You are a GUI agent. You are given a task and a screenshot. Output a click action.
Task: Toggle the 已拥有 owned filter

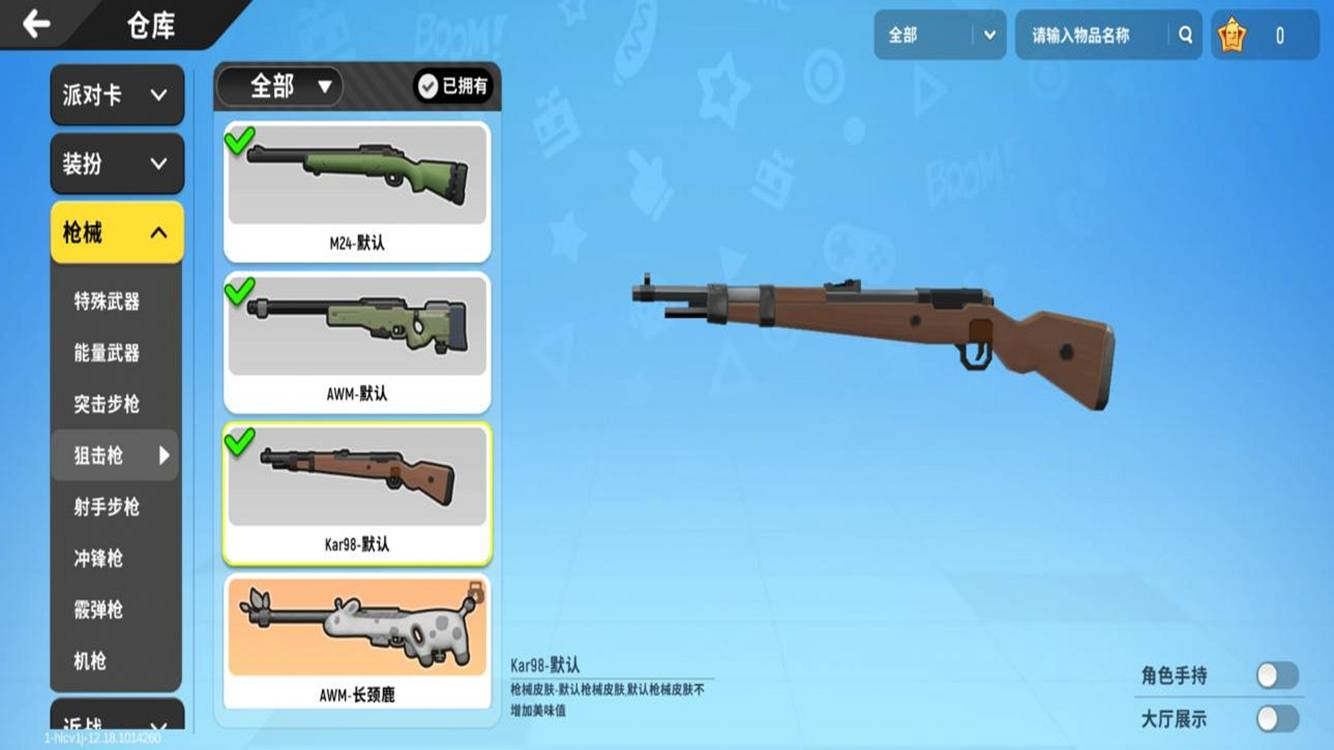pos(453,87)
